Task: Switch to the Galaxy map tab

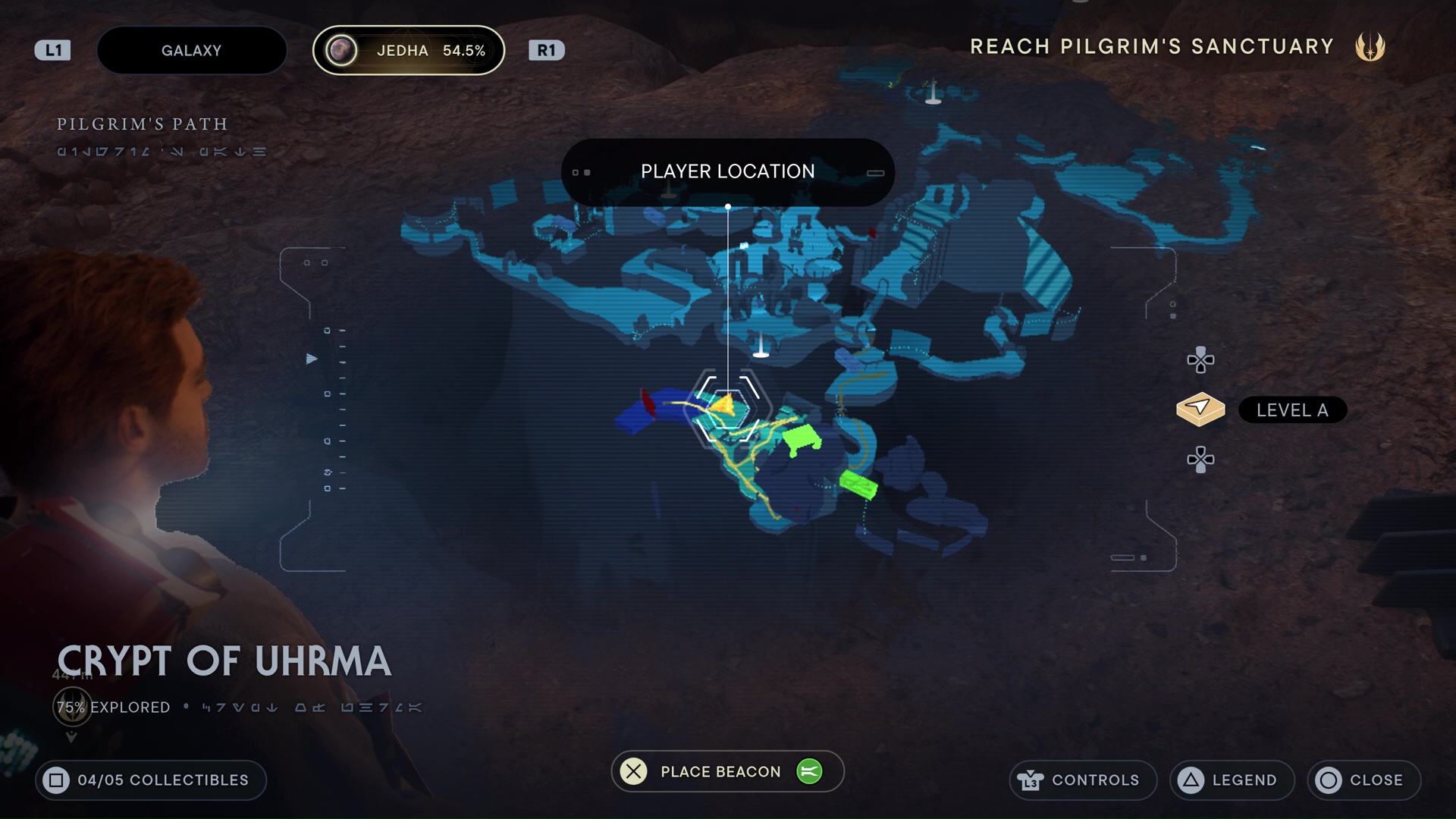Action: point(191,51)
